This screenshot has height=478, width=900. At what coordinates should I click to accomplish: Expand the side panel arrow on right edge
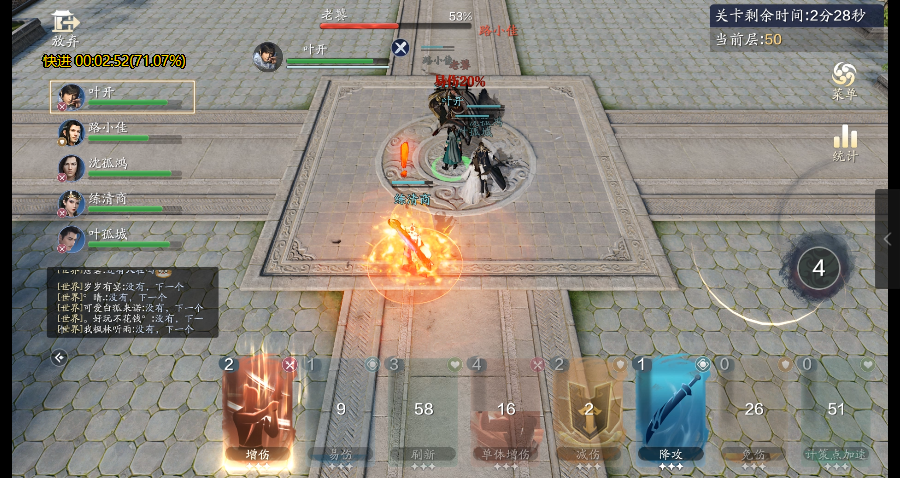click(x=887, y=239)
